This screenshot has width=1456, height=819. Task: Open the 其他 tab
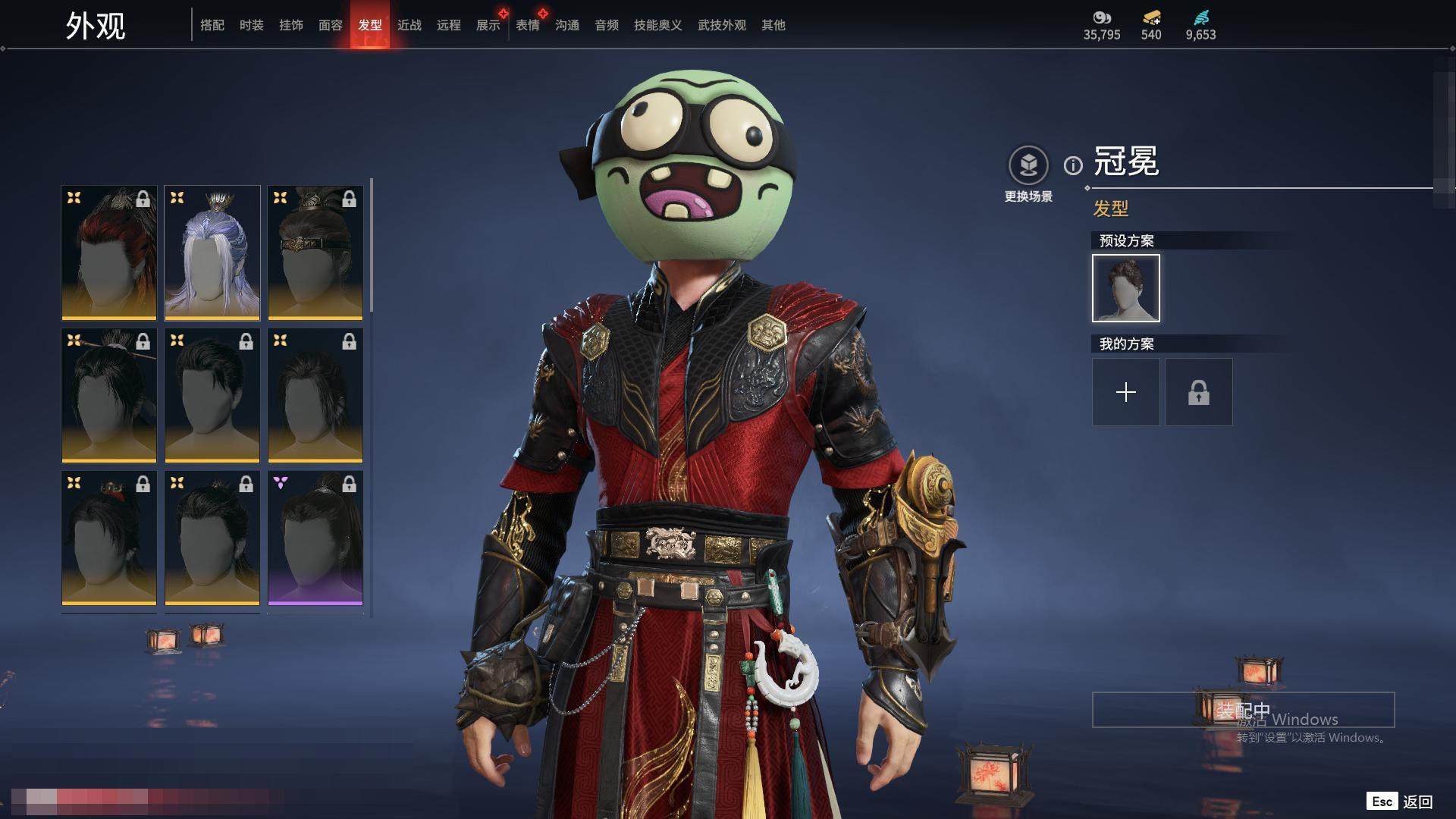pyautogui.click(x=773, y=25)
